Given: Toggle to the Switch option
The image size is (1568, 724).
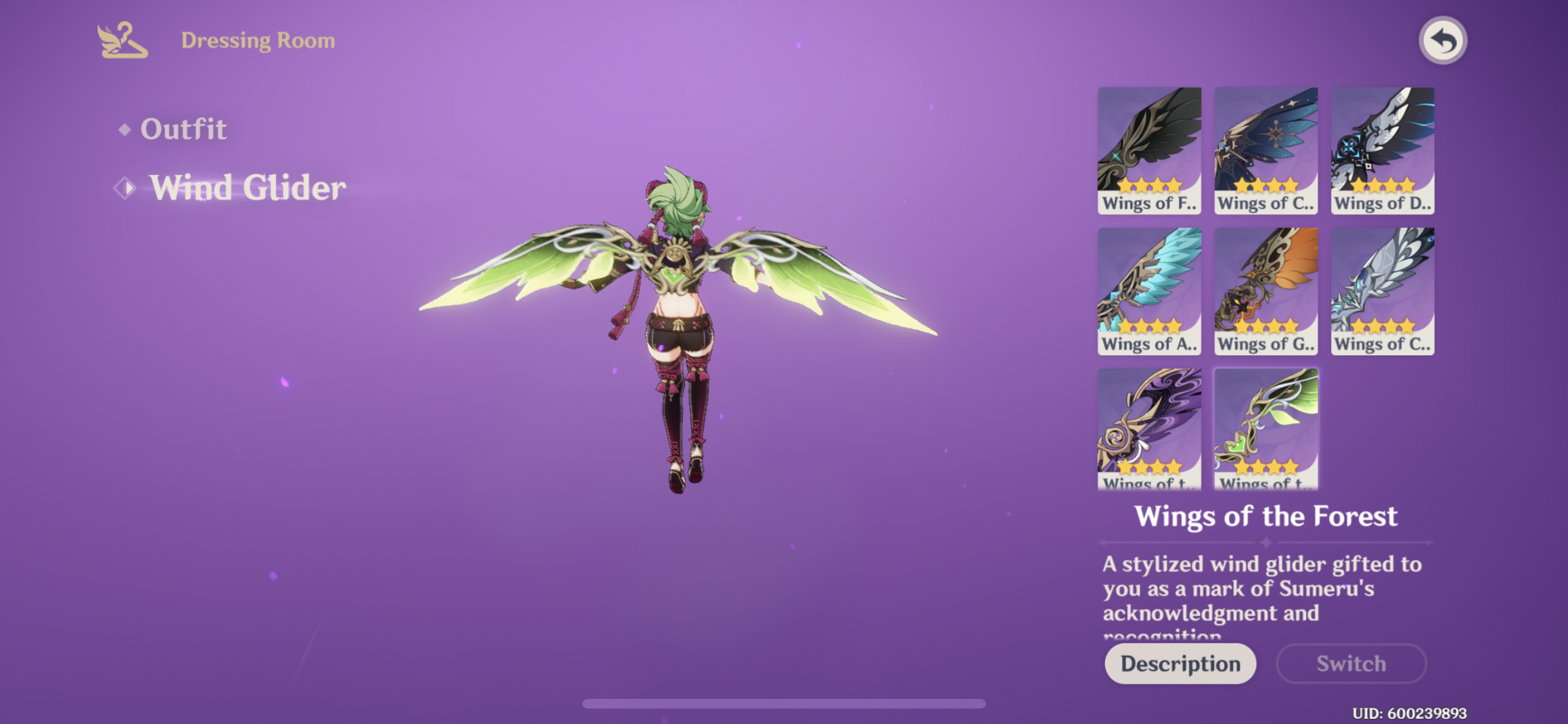Looking at the screenshot, I should pos(1350,664).
